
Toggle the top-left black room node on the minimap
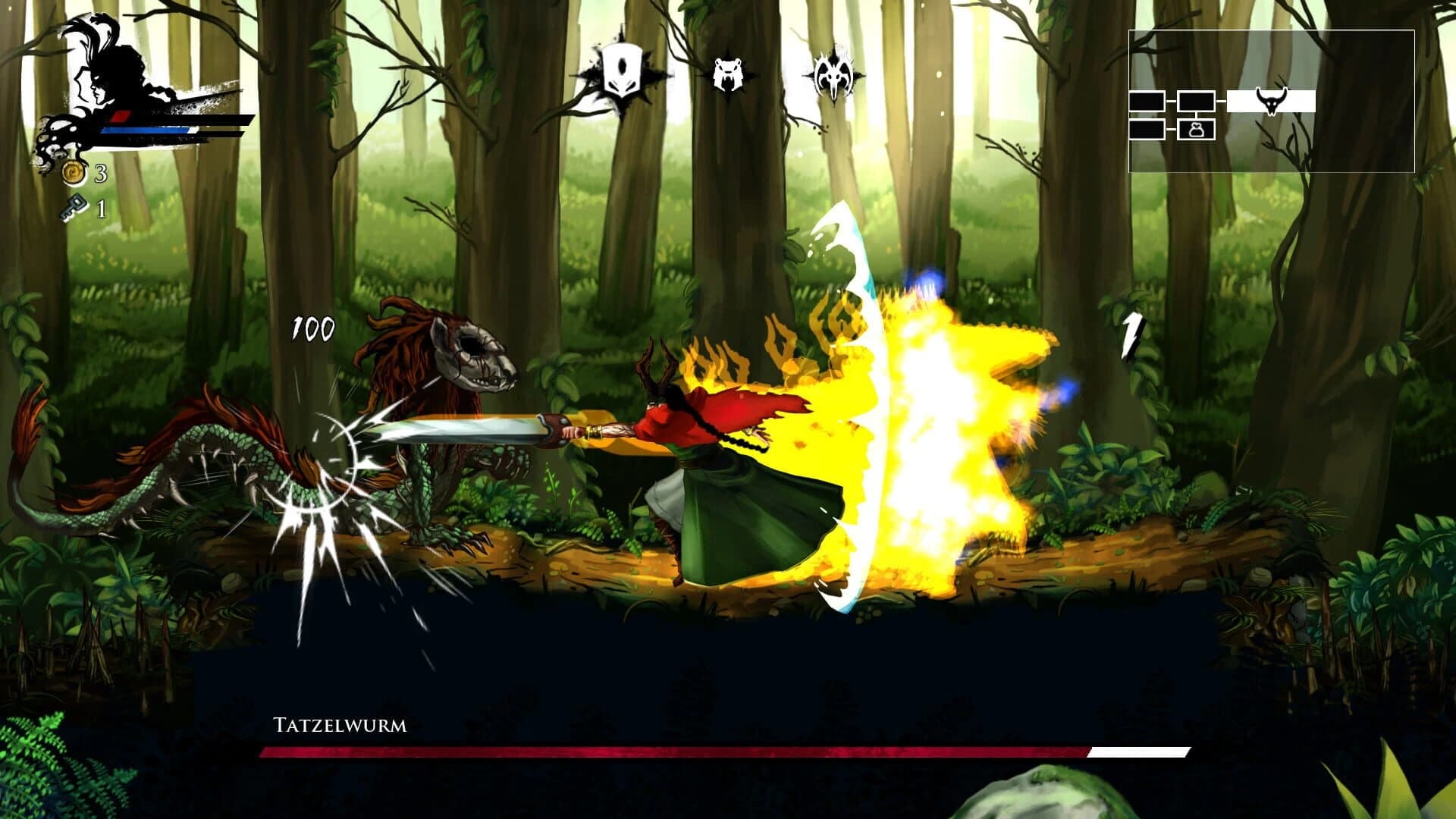[x=1147, y=102]
